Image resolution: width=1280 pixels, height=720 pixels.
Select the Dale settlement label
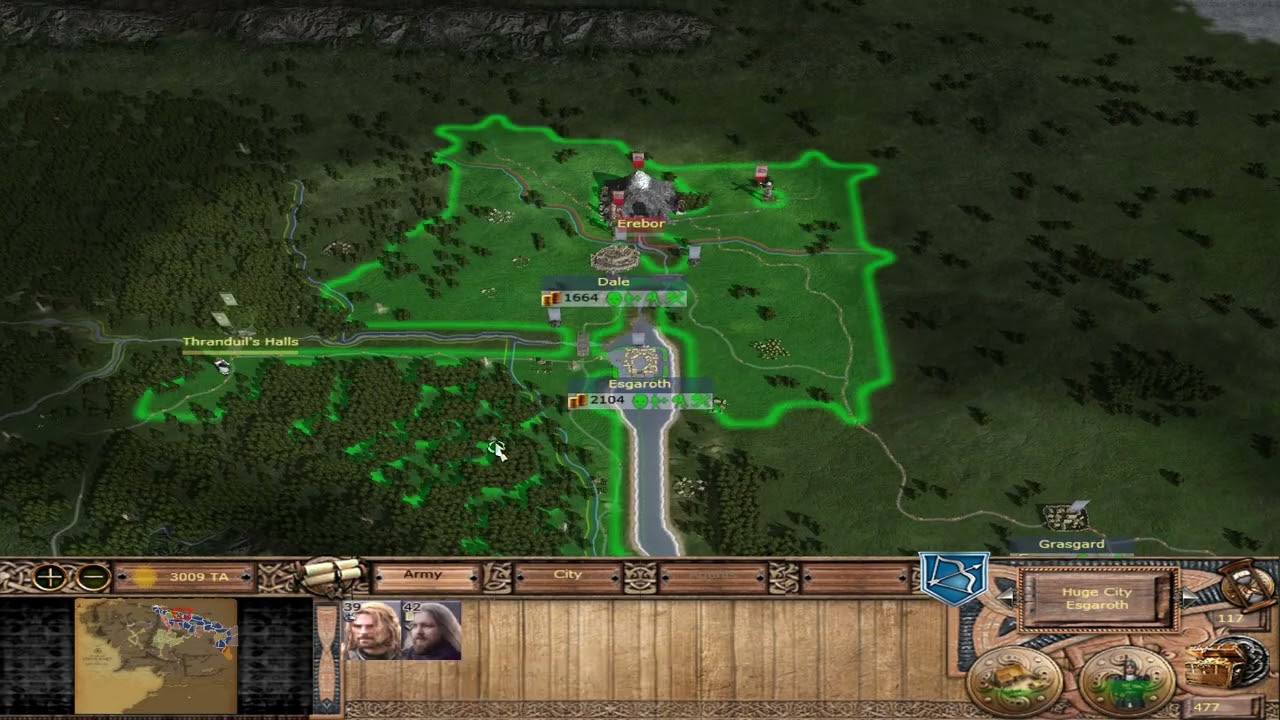(x=613, y=283)
